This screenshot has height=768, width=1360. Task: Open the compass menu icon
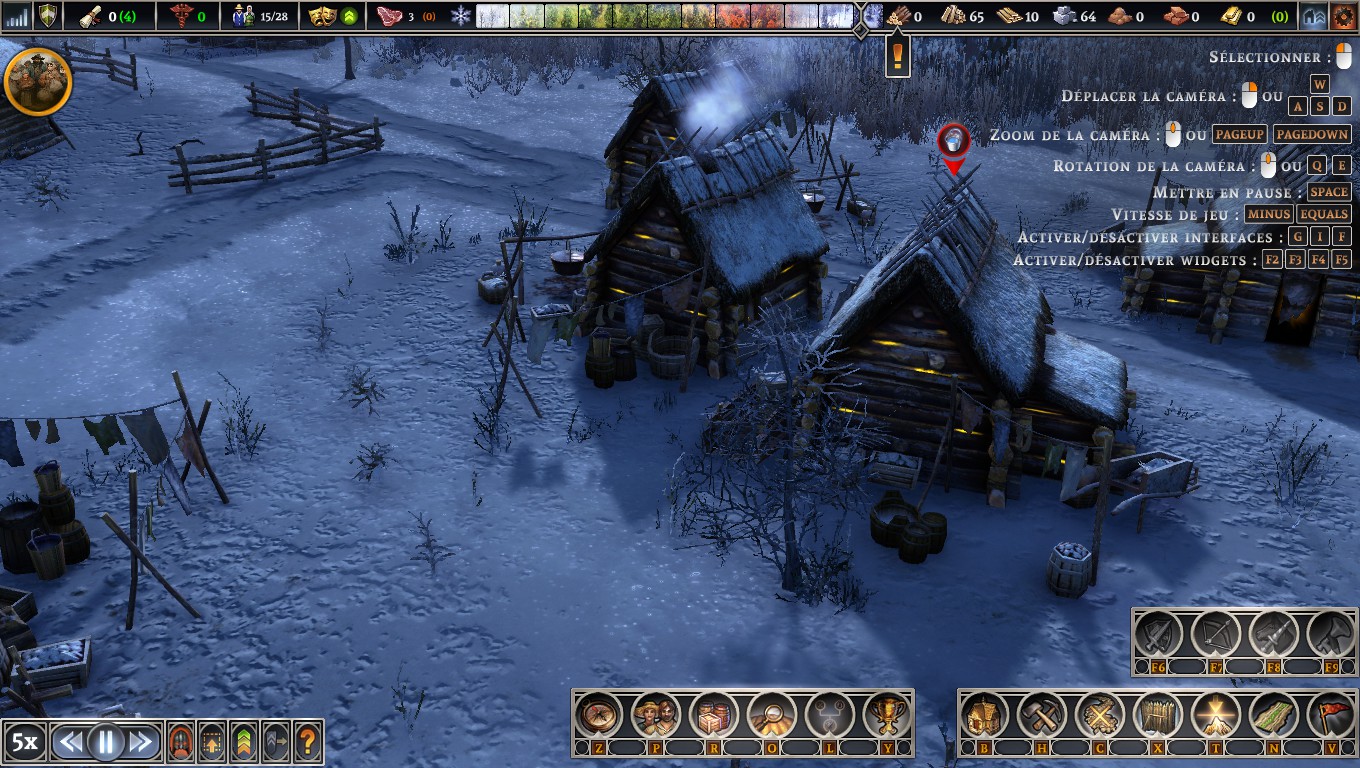(599, 715)
